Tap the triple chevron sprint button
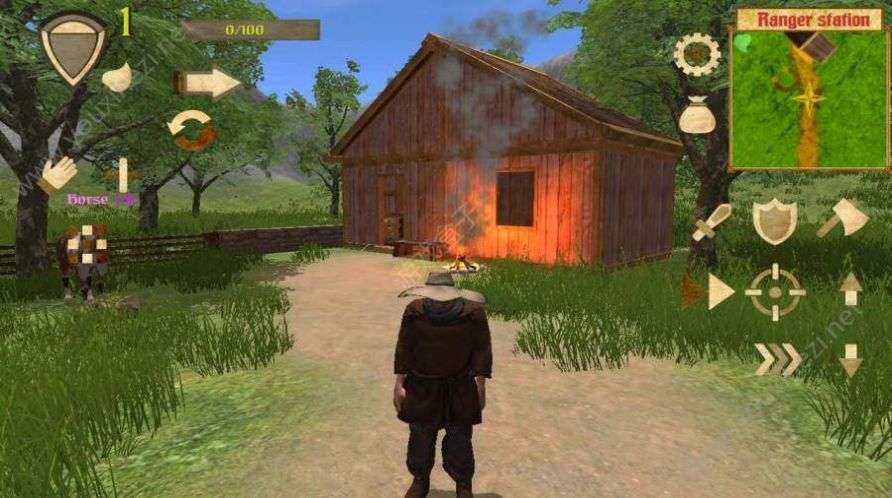The image size is (892, 498). 777,359
